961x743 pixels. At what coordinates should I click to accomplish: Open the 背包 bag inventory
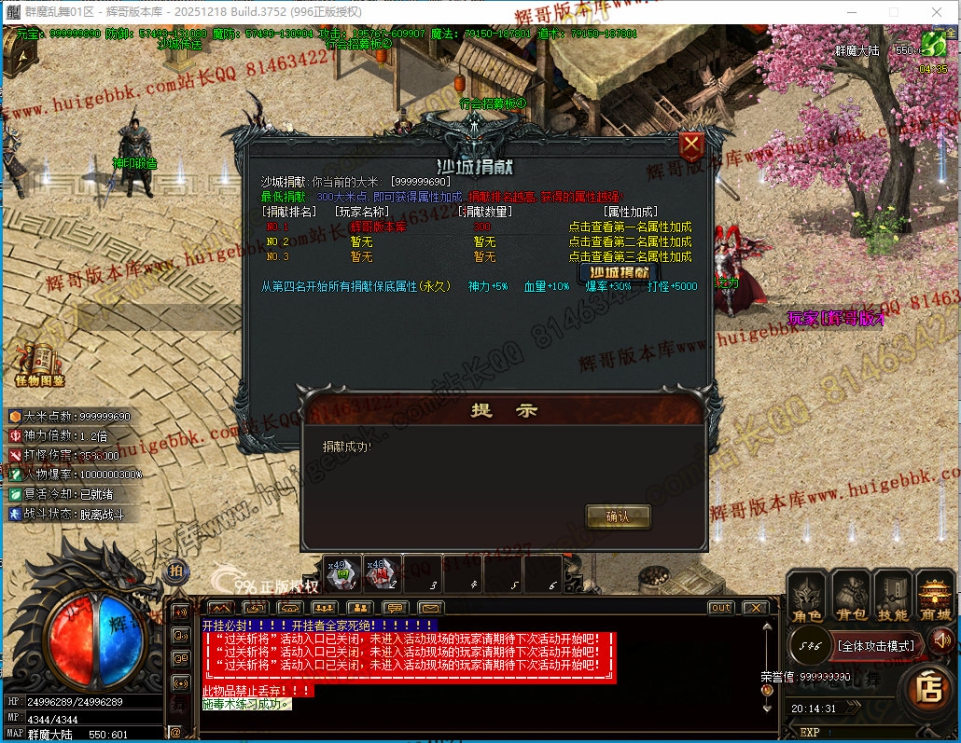click(x=851, y=598)
